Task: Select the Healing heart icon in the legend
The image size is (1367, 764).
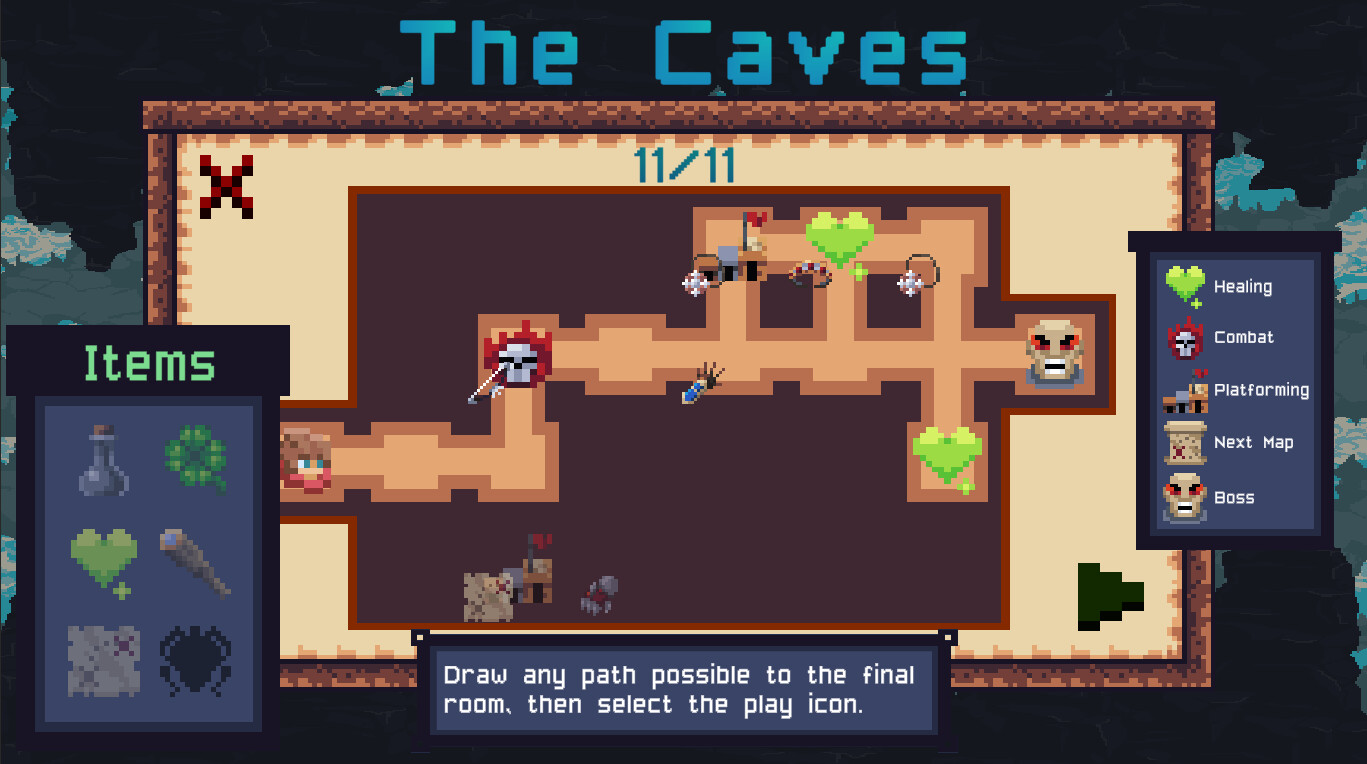Action: tap(1186, 285)
